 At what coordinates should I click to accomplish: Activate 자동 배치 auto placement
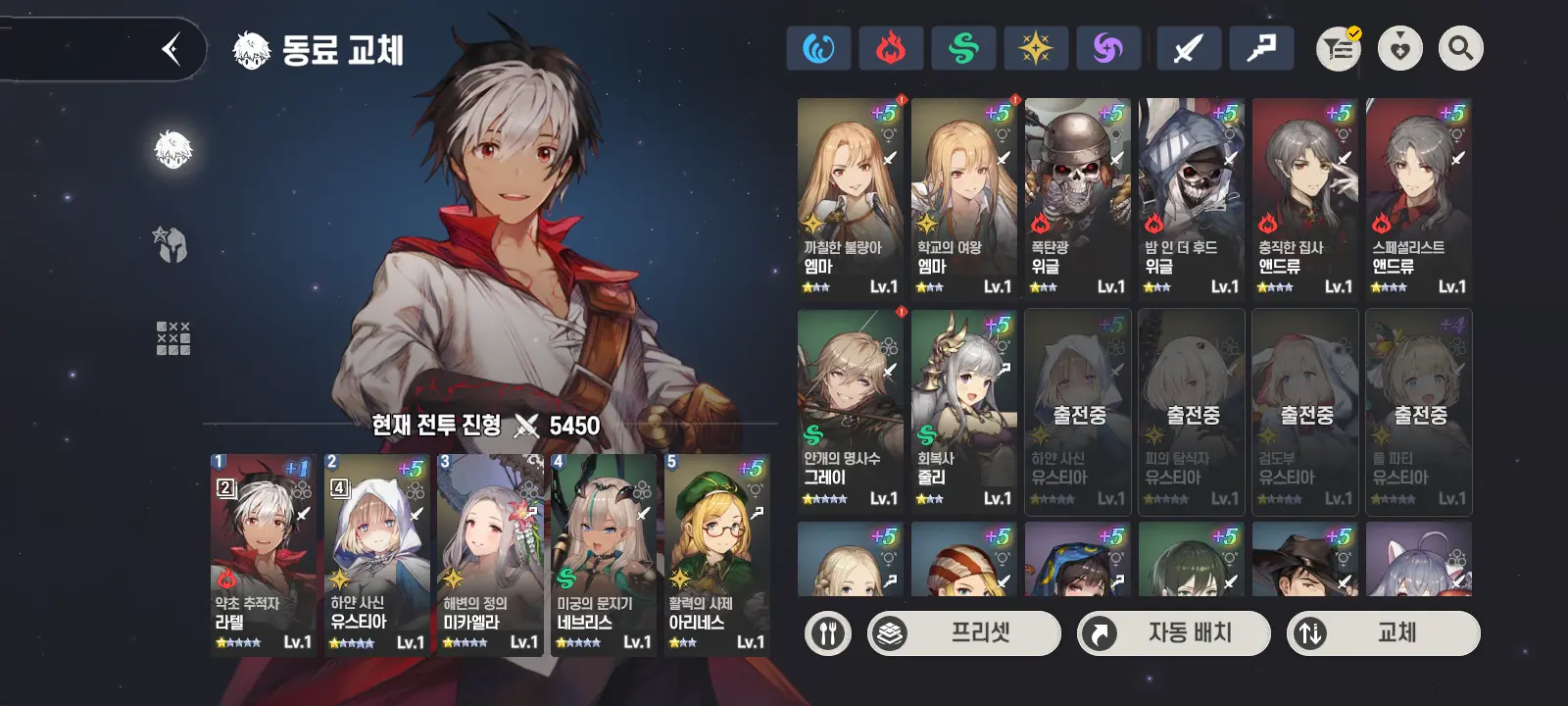1174,633
